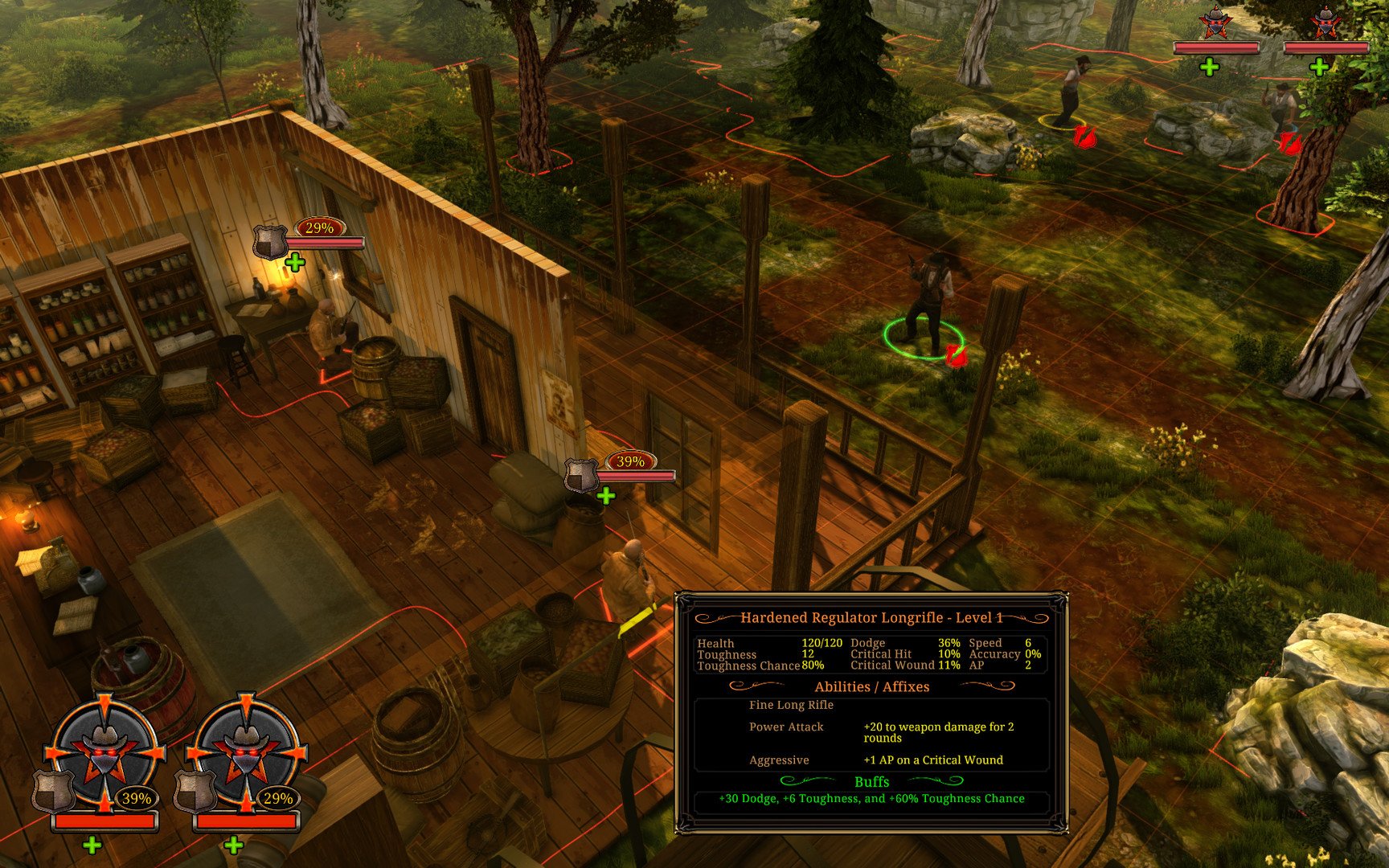Screen dimensions: 1389x868
Task: Click the Abilities / Affixes header
Action: pos(871,686)
